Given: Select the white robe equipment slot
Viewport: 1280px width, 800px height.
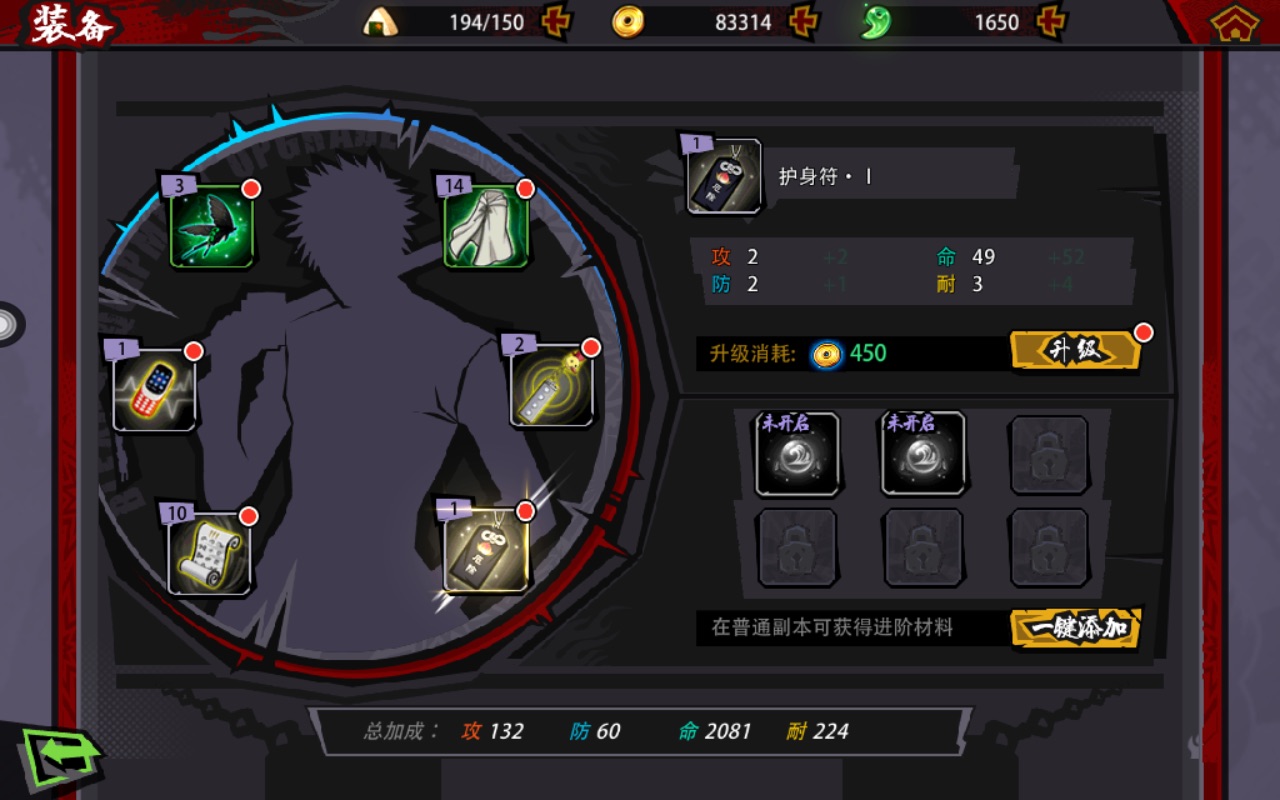Looking at the screenshot, I should [x=486, y=227].
